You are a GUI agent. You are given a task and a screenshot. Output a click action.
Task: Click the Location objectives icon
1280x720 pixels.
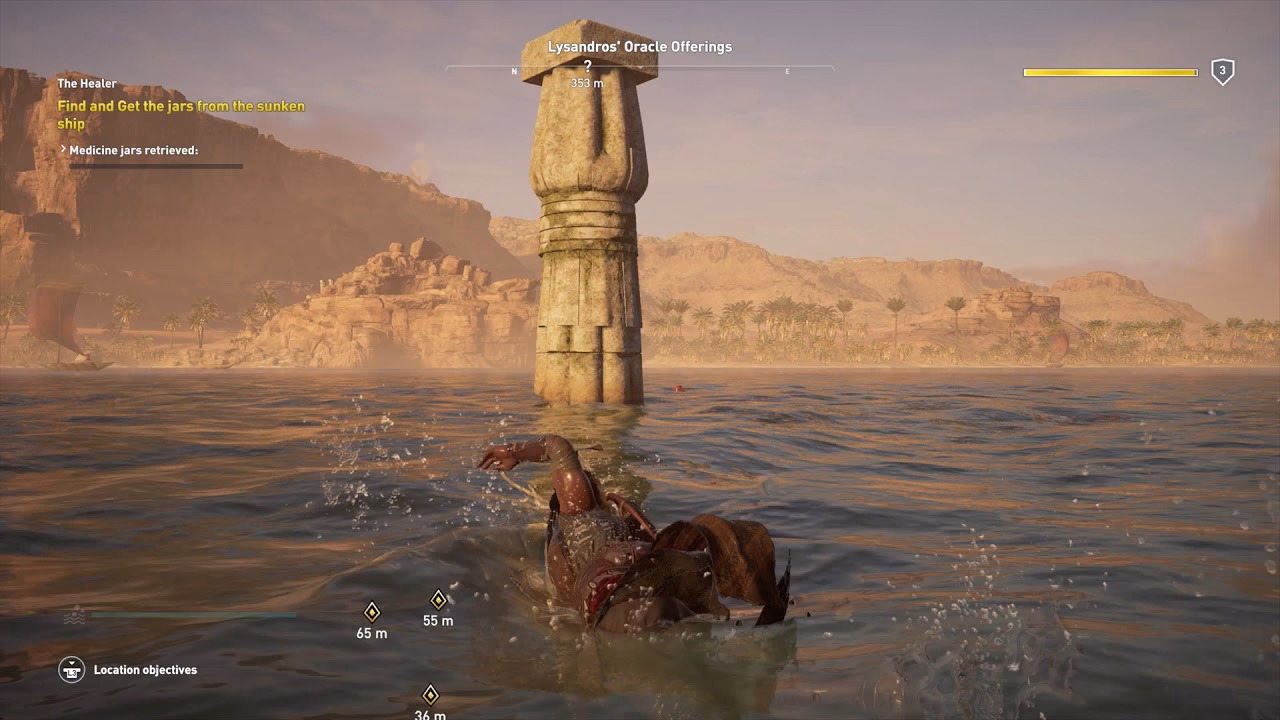(70, 670)
